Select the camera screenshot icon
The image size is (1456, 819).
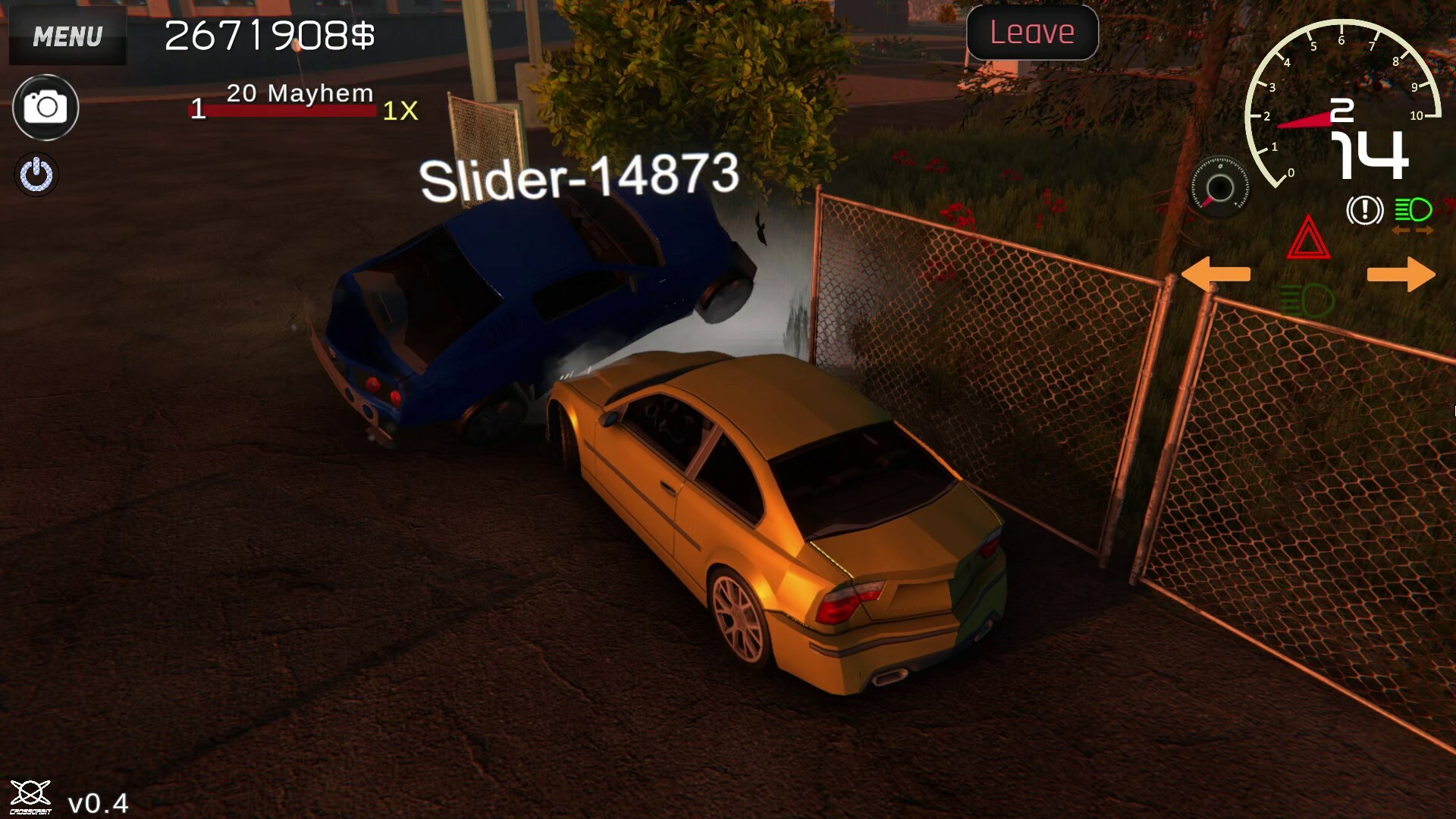coord(45,108)
